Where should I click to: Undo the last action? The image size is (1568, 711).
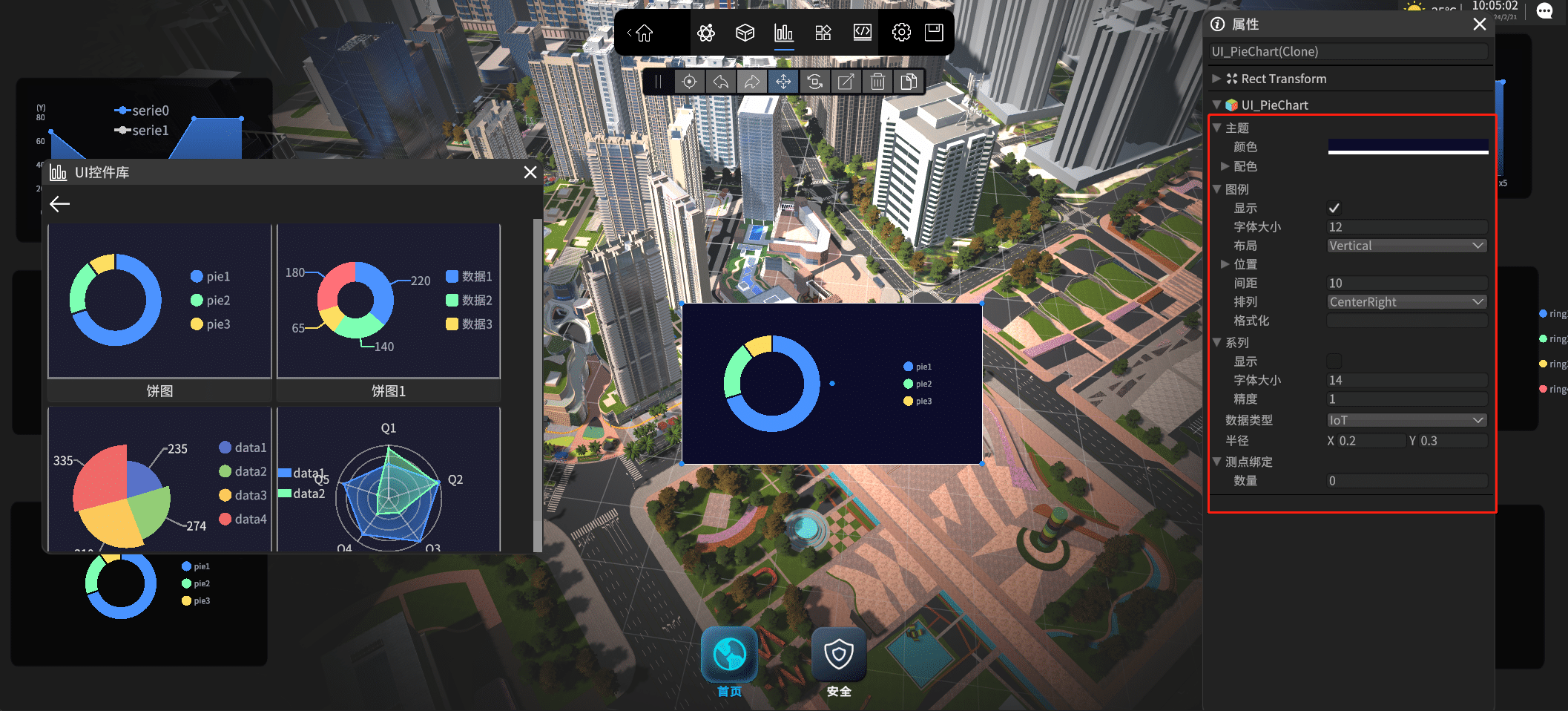721,82
